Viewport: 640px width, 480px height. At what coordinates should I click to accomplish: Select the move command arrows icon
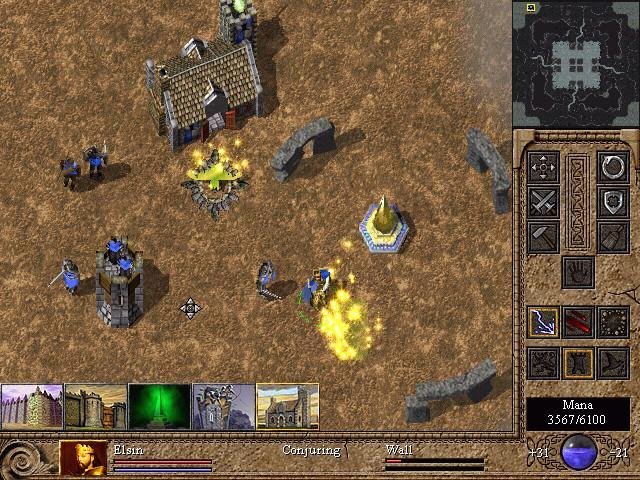[x=543, y=167]
